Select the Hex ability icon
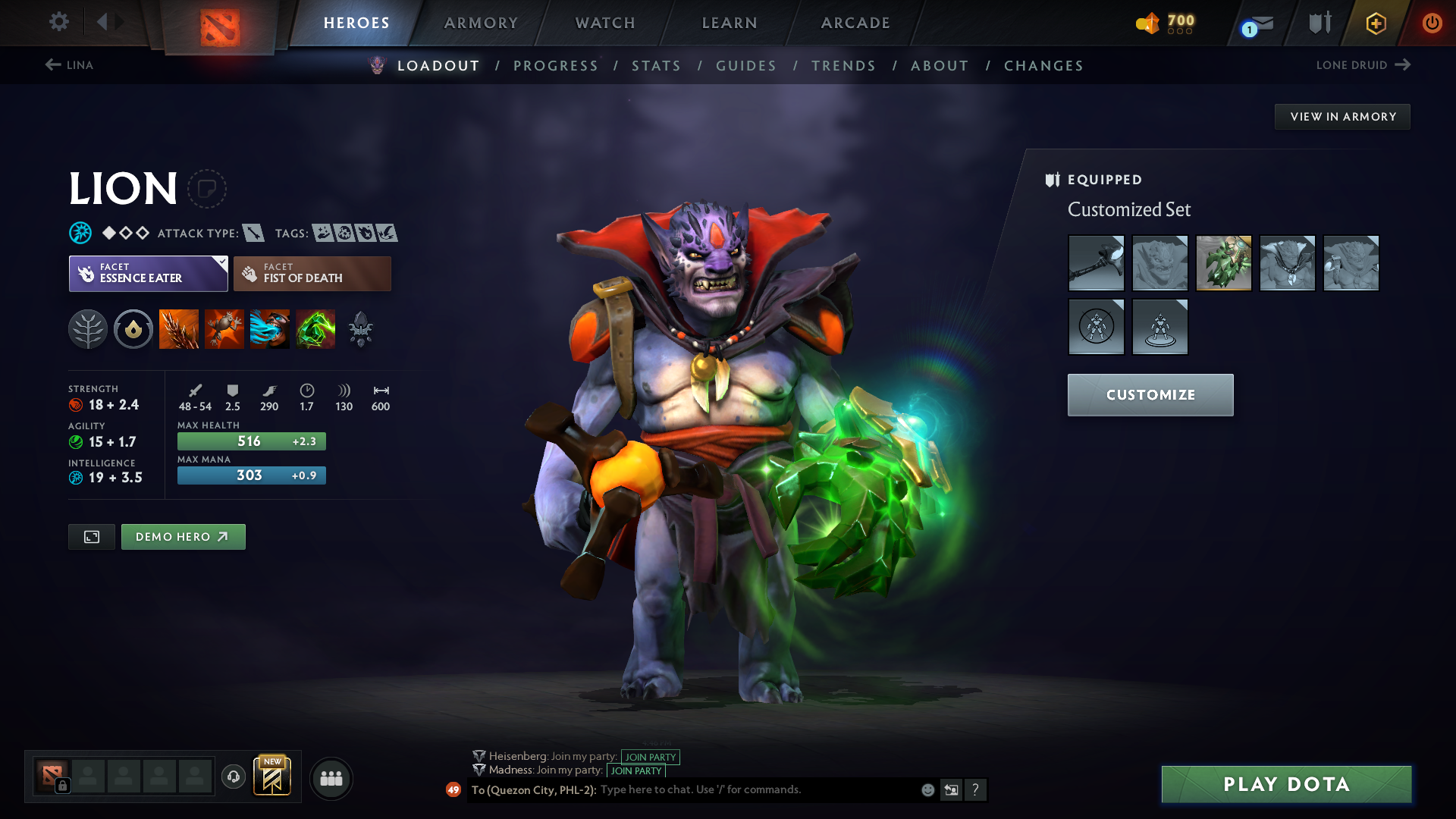The height and width of the screenshot is (819, 1456). (224, 329)
